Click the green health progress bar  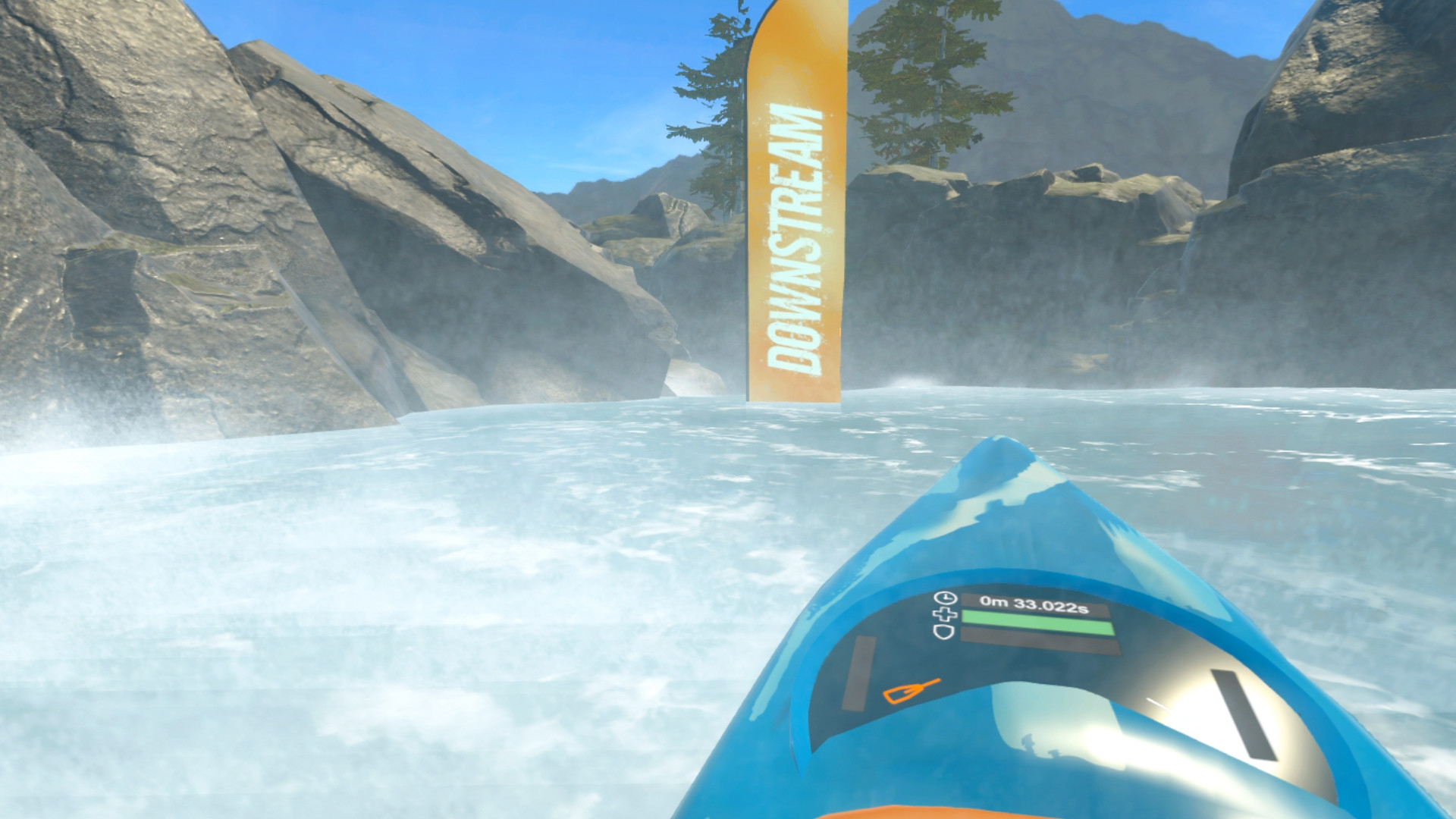[x=1039, y=622]
